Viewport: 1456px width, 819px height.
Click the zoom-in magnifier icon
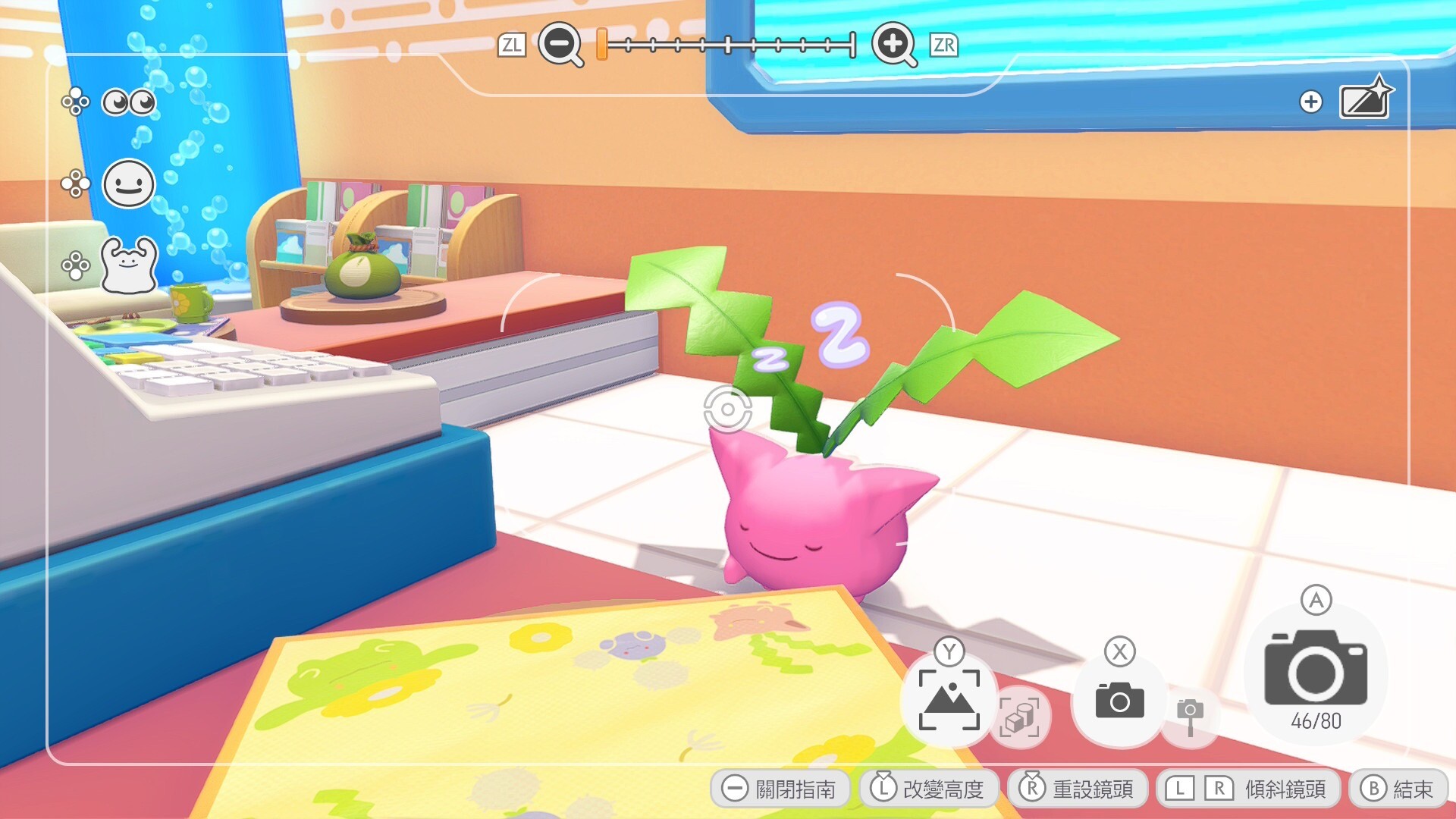[x=893, y=44]
